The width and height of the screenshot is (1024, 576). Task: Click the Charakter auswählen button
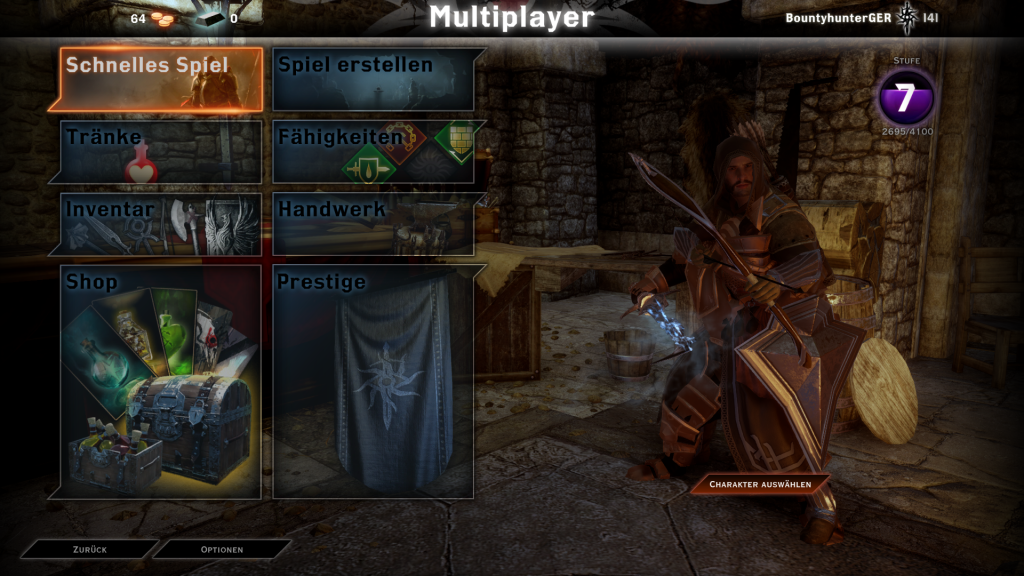tap(761, 485)
